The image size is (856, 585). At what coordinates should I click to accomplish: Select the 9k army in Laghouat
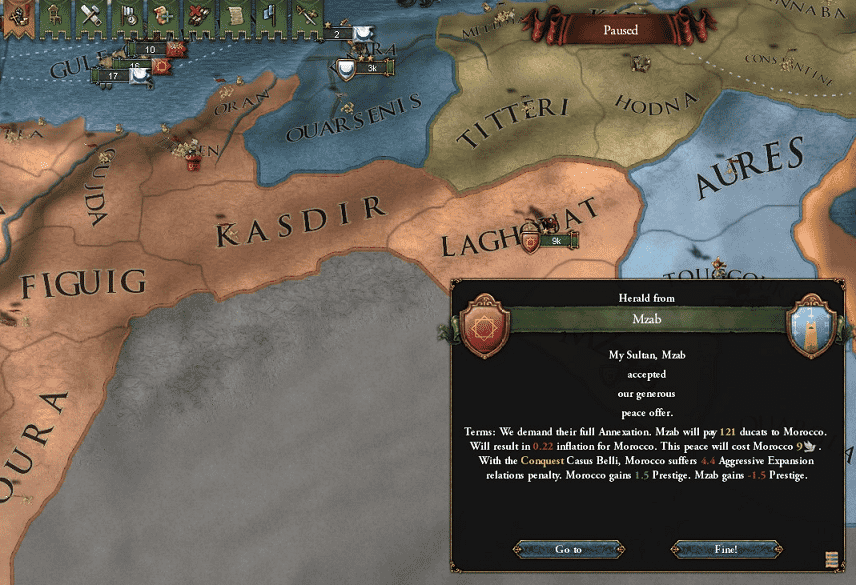click(x=557, y=240)
